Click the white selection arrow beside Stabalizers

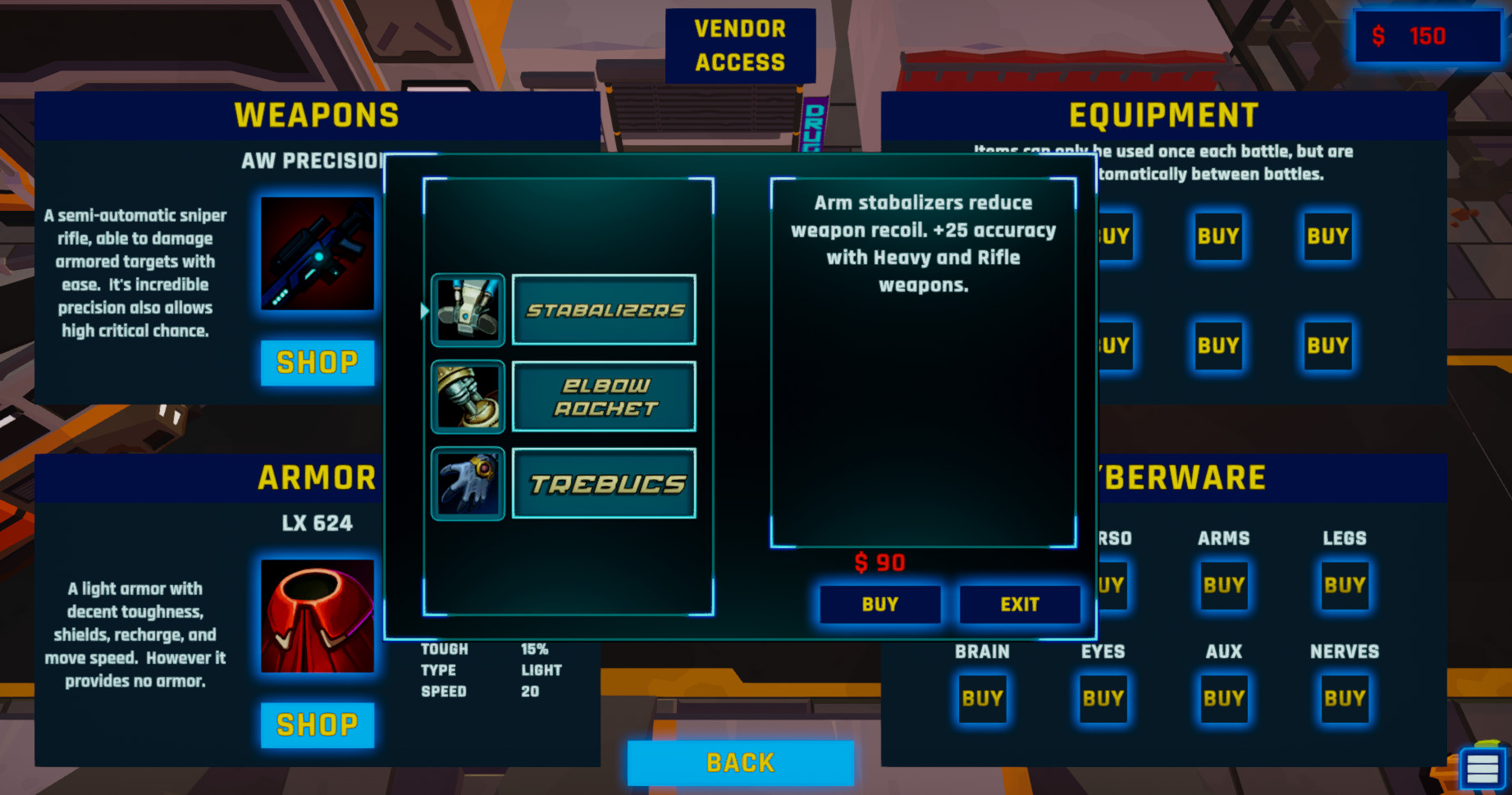(x=423, y=310)
